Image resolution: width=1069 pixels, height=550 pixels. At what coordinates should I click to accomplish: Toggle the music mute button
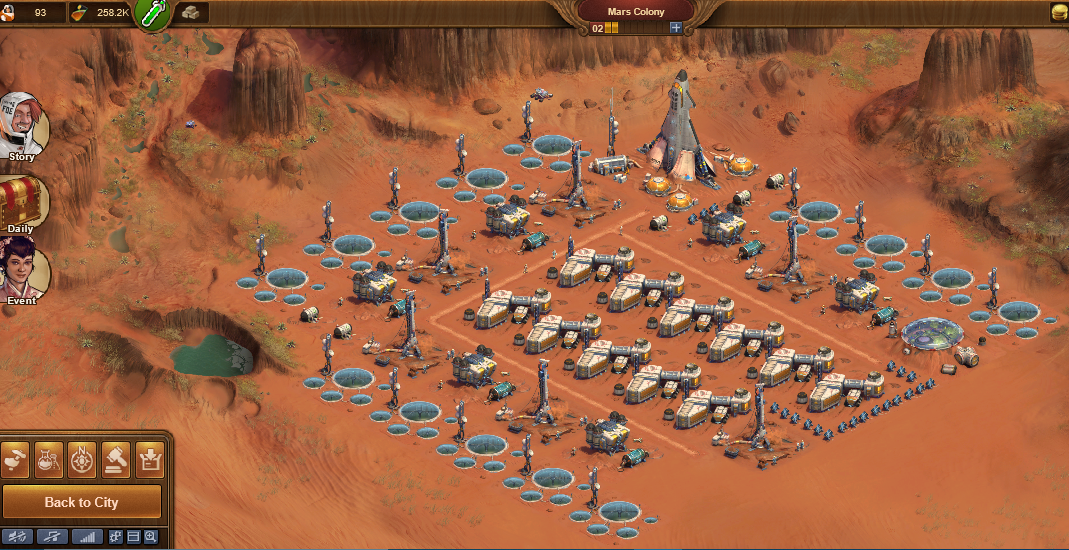(52, 537)
